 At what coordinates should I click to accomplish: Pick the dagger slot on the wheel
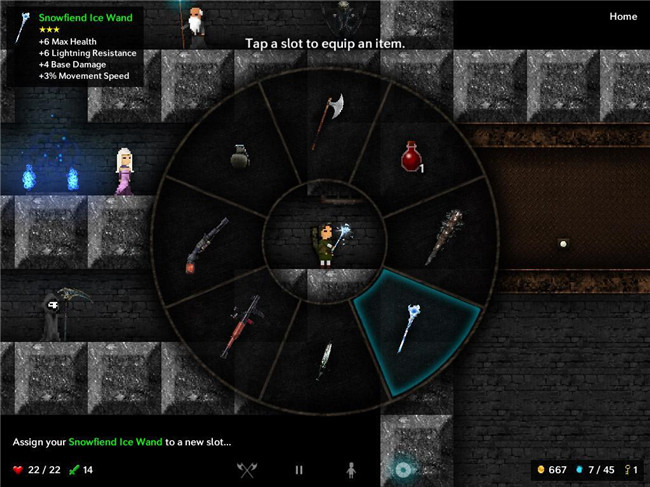(x=326, y=360)
